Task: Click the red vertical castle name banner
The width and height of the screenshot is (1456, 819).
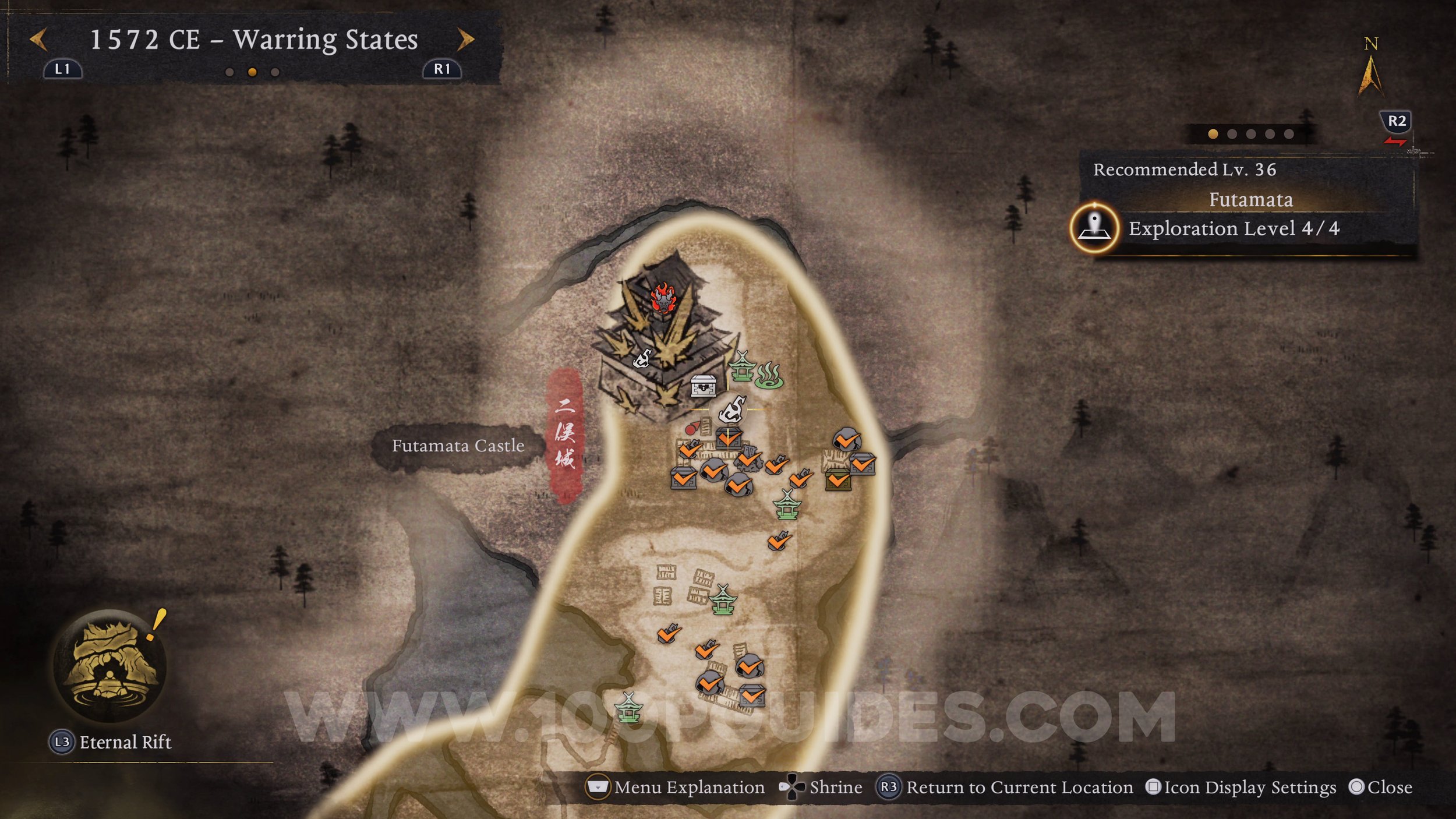Action: [x=564, y=434]
